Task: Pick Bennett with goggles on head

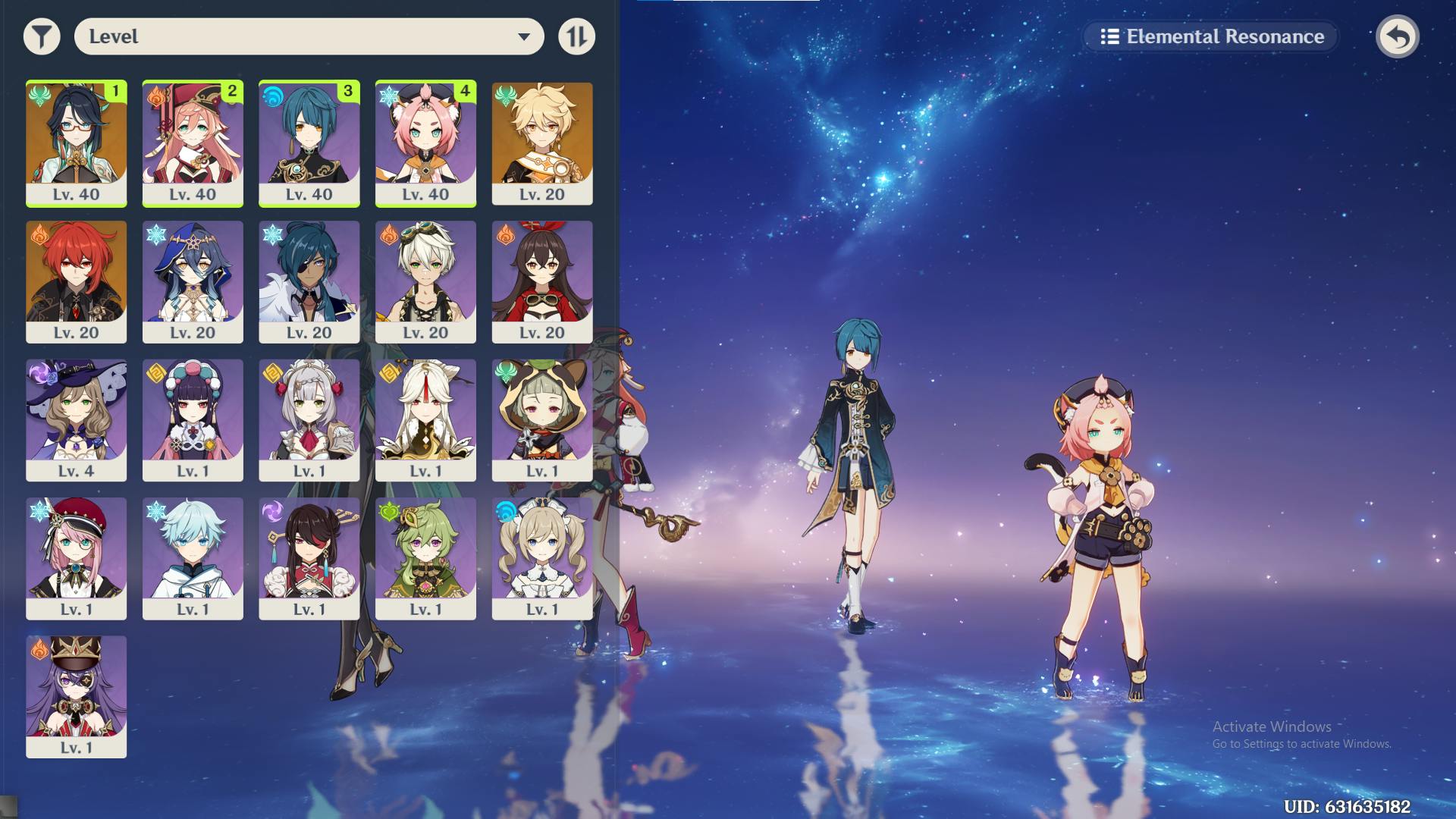Action: point(425,281)
